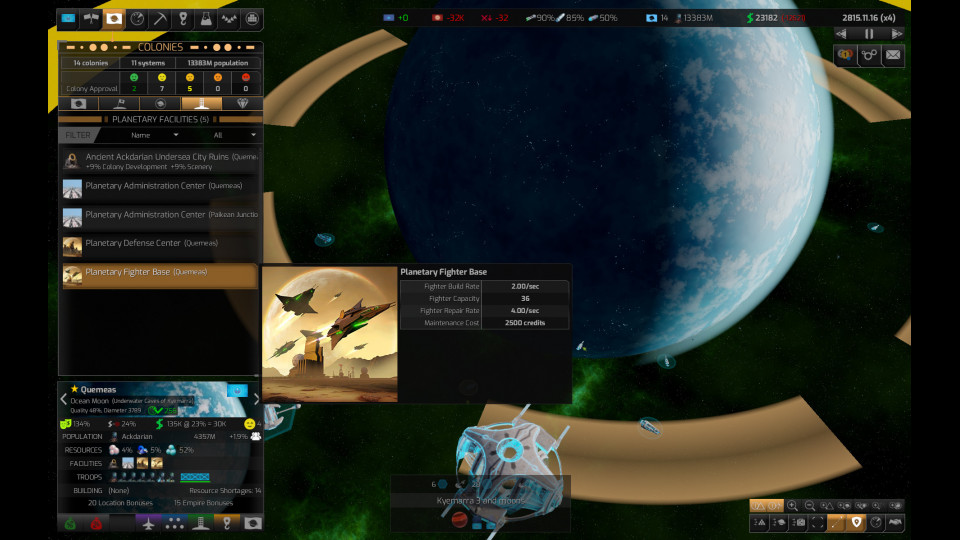
Task: Open the diplomacy crossed-flags screen
Action: 92,19
